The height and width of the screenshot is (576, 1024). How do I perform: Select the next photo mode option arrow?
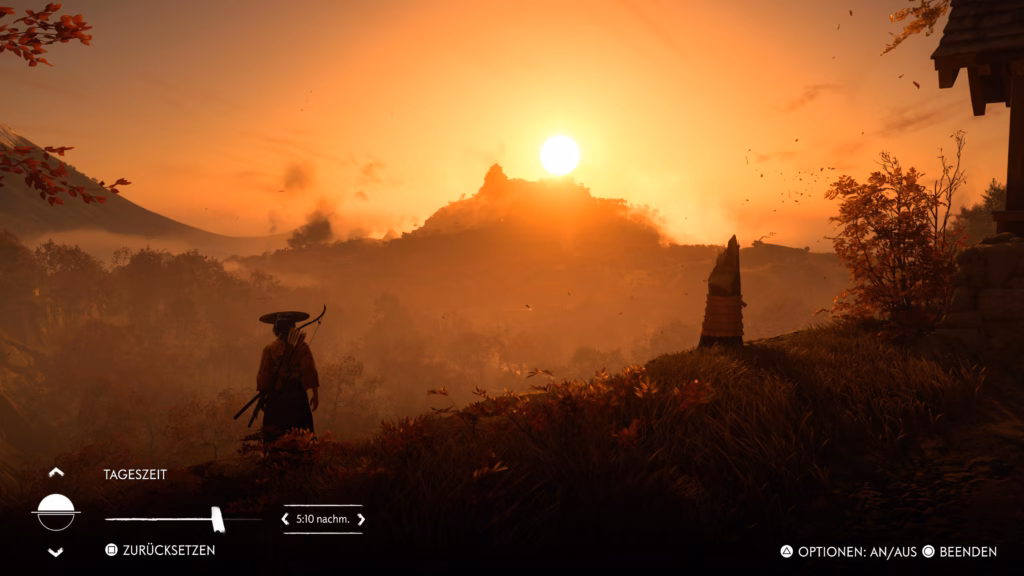(x=56, y=552)
